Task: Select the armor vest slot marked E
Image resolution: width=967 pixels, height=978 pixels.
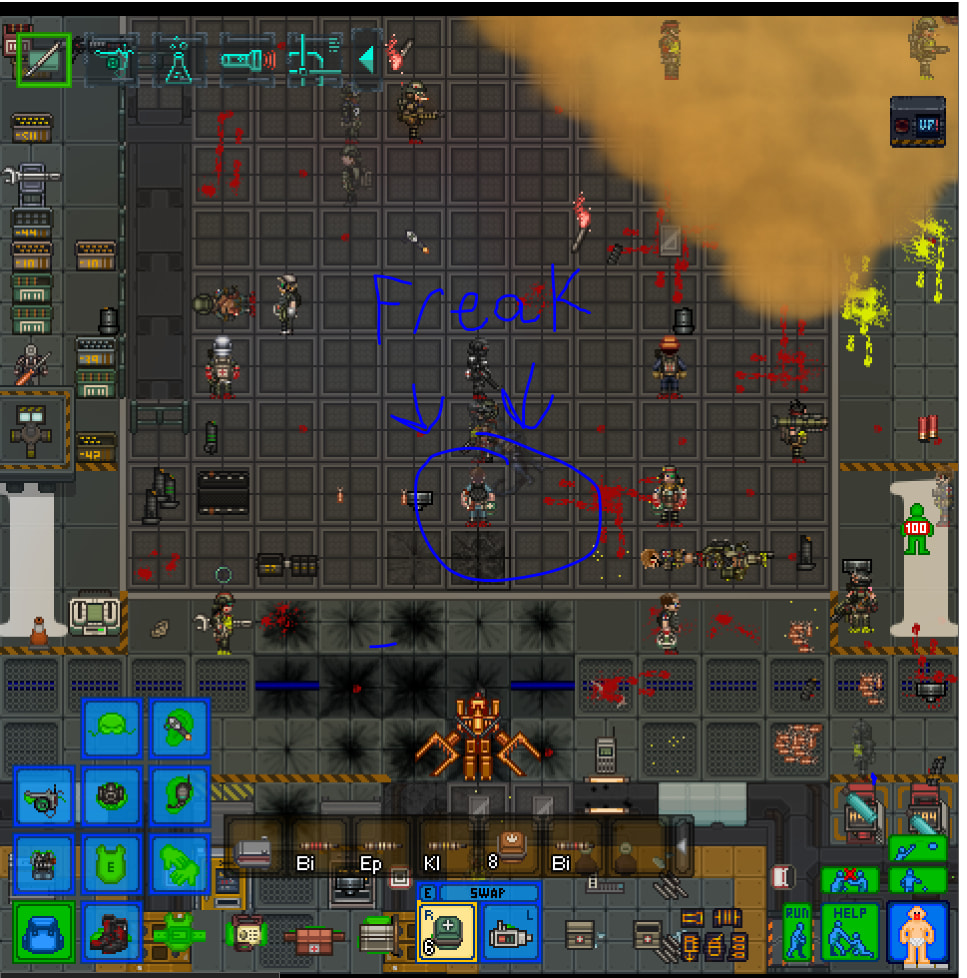Action: [x=111, y=864]
